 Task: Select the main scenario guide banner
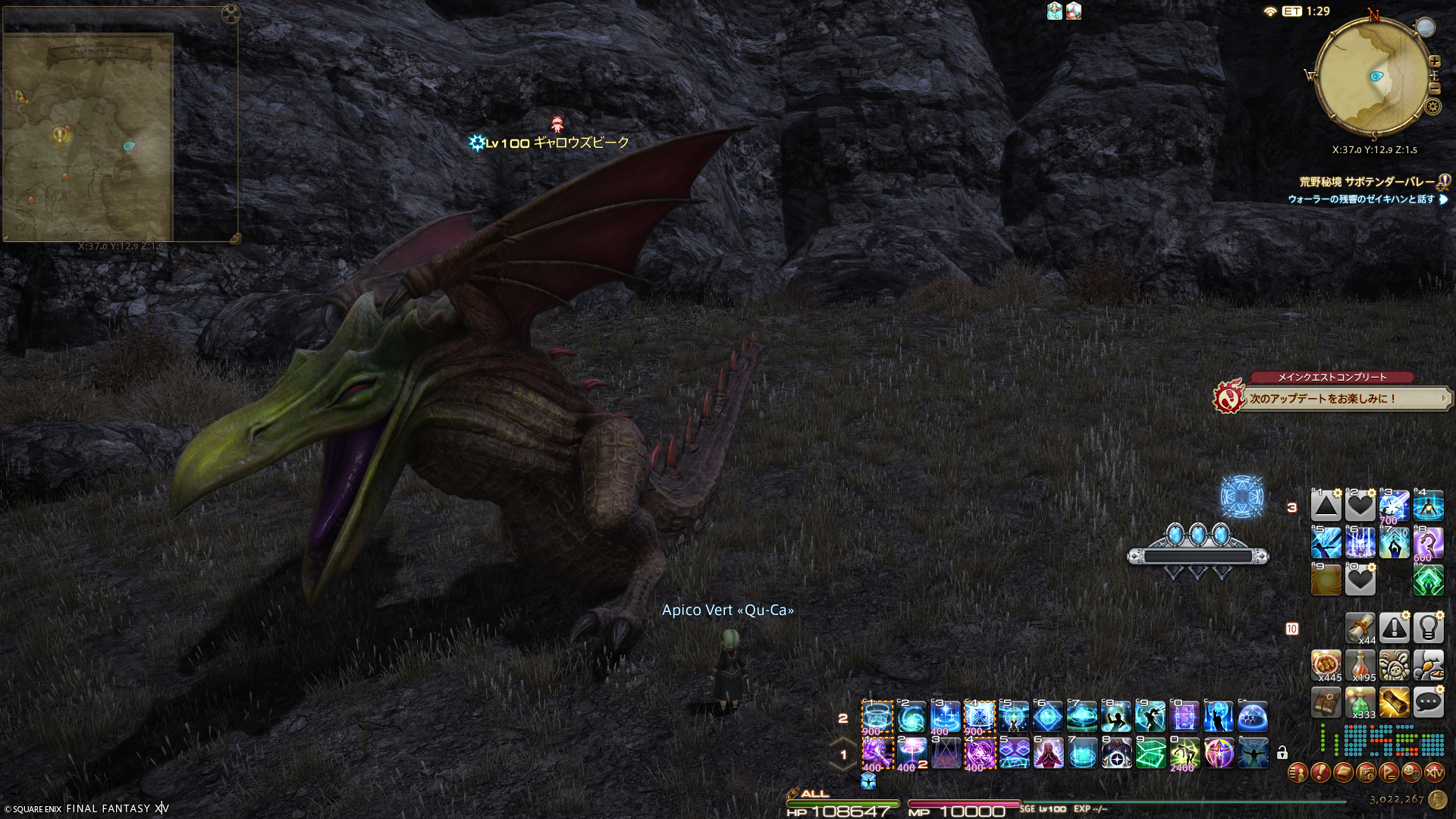[x=1333, y=398]
